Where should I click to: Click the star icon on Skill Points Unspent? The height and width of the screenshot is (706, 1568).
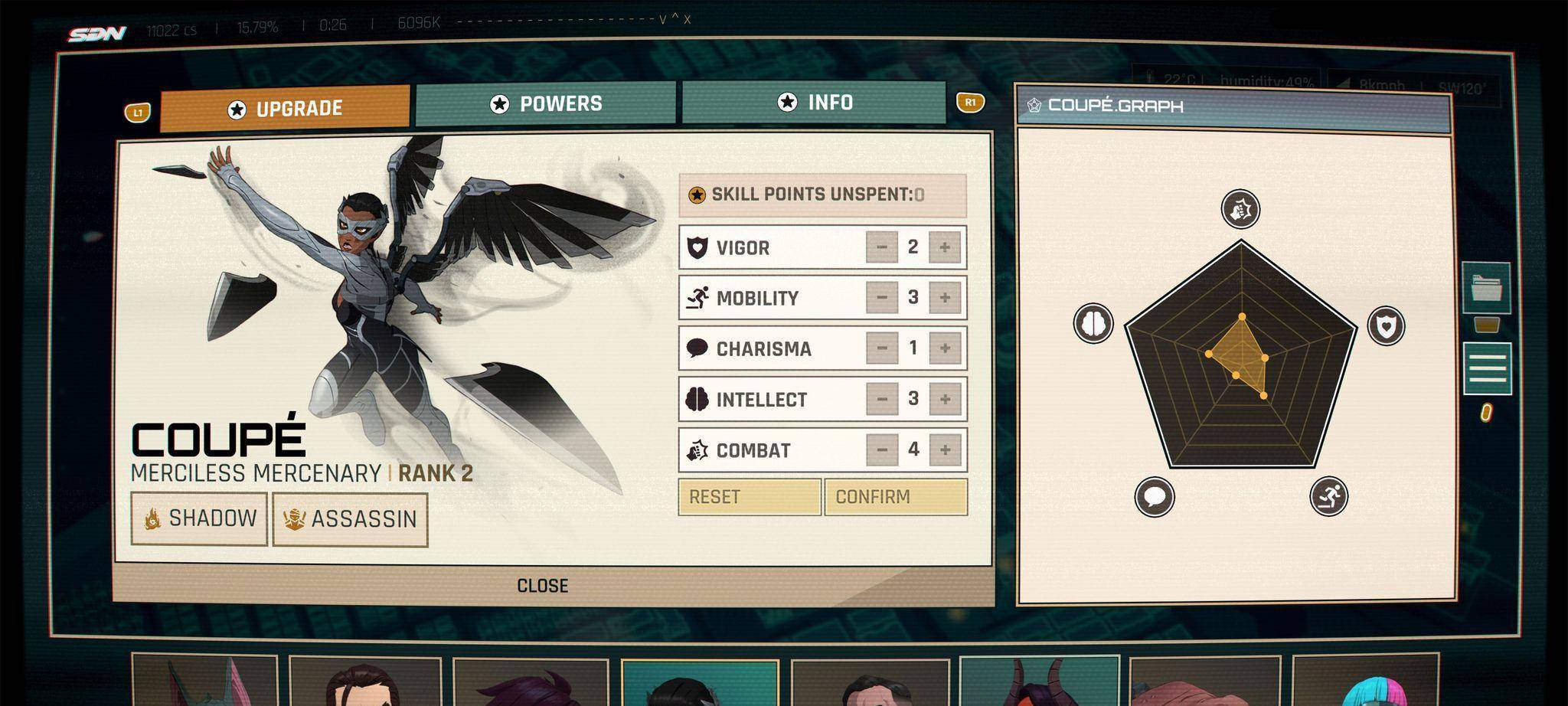(x=696, y=194)
